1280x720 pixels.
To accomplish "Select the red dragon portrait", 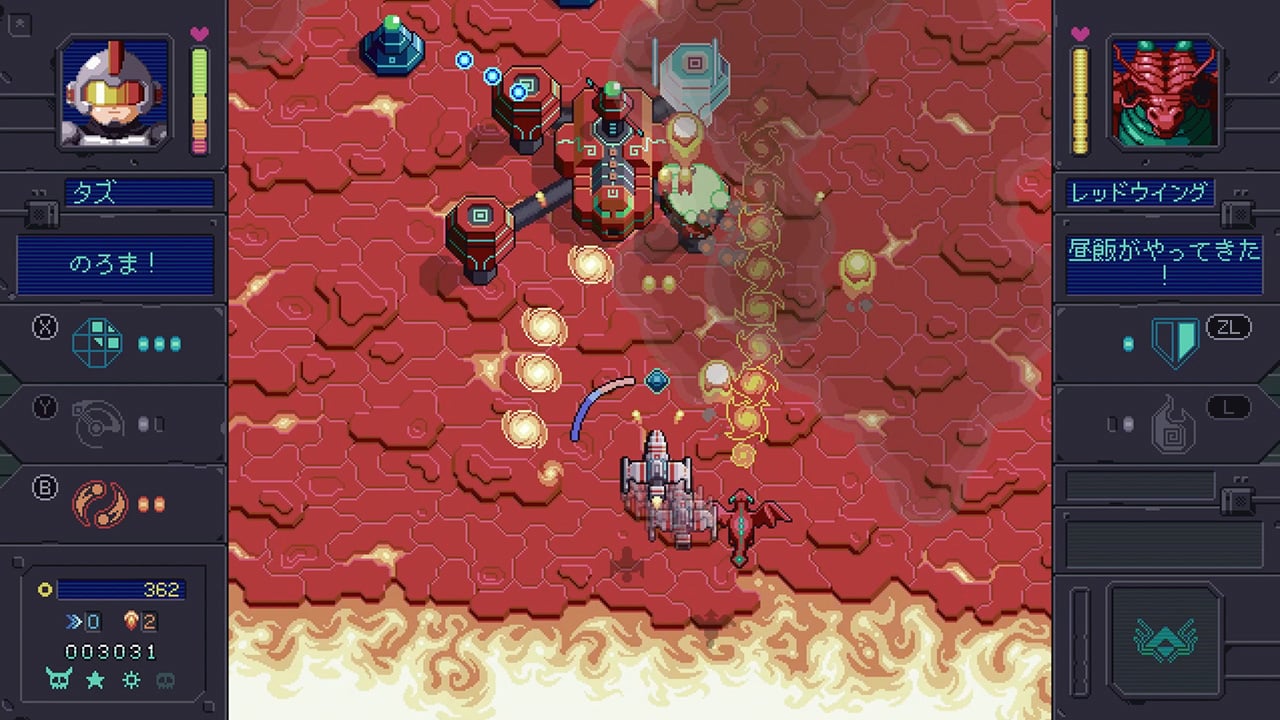I will [x=1164, y=92].
